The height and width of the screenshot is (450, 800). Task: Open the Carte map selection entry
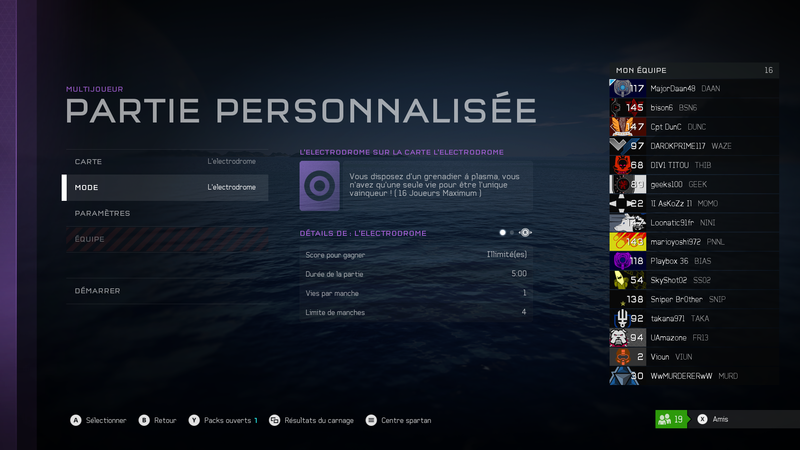[165, 161]
